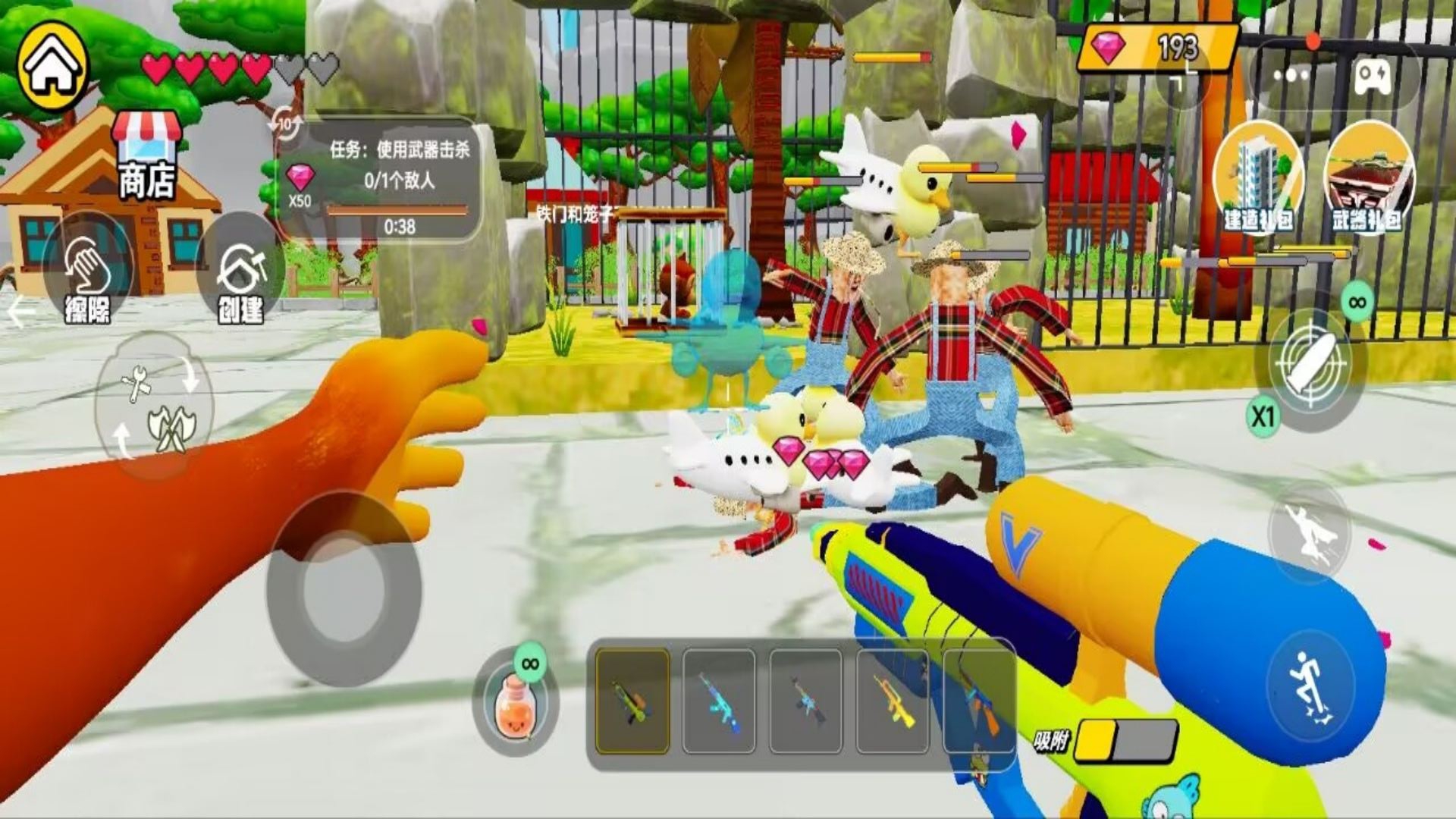Image resolution: width=1456 pixels, height=819 pixels.
Task: Click the gamepad icon in the top capsule
Action: point(1373,76)
